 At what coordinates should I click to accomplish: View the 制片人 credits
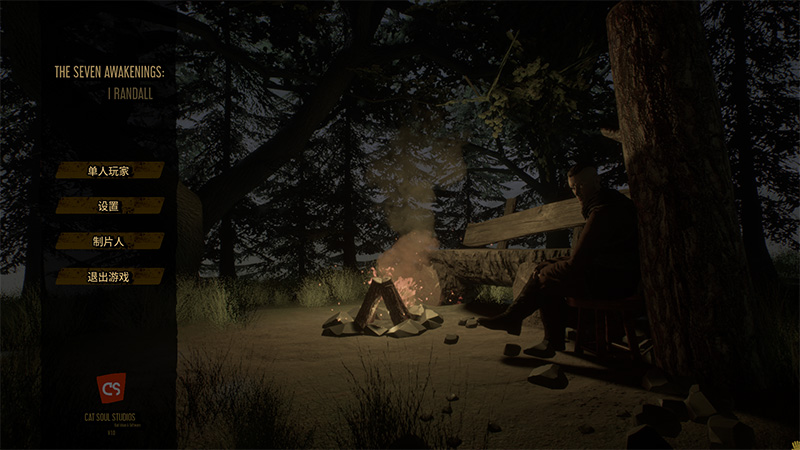(109, 241)
